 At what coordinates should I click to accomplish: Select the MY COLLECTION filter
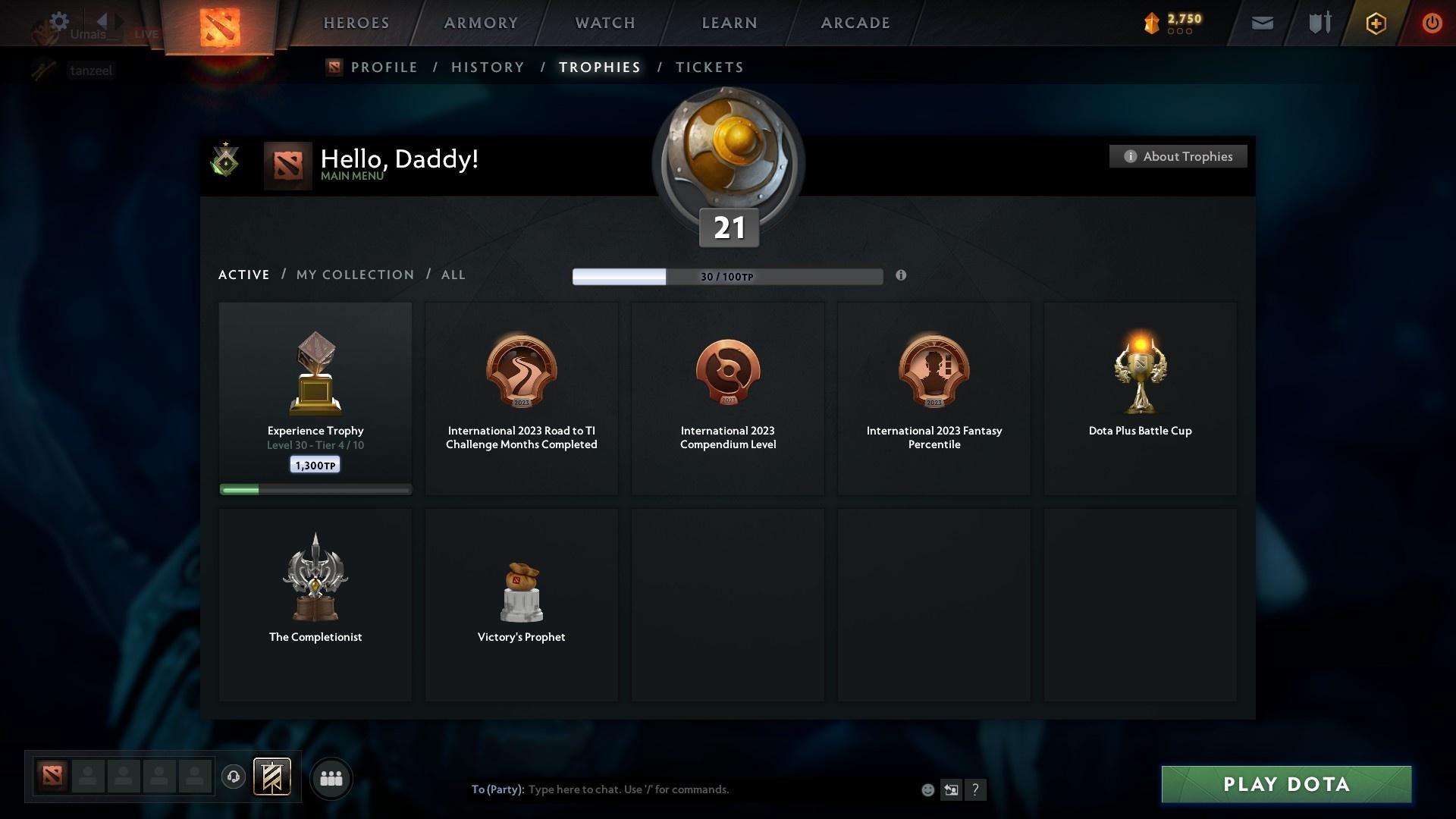click(354, 275)
